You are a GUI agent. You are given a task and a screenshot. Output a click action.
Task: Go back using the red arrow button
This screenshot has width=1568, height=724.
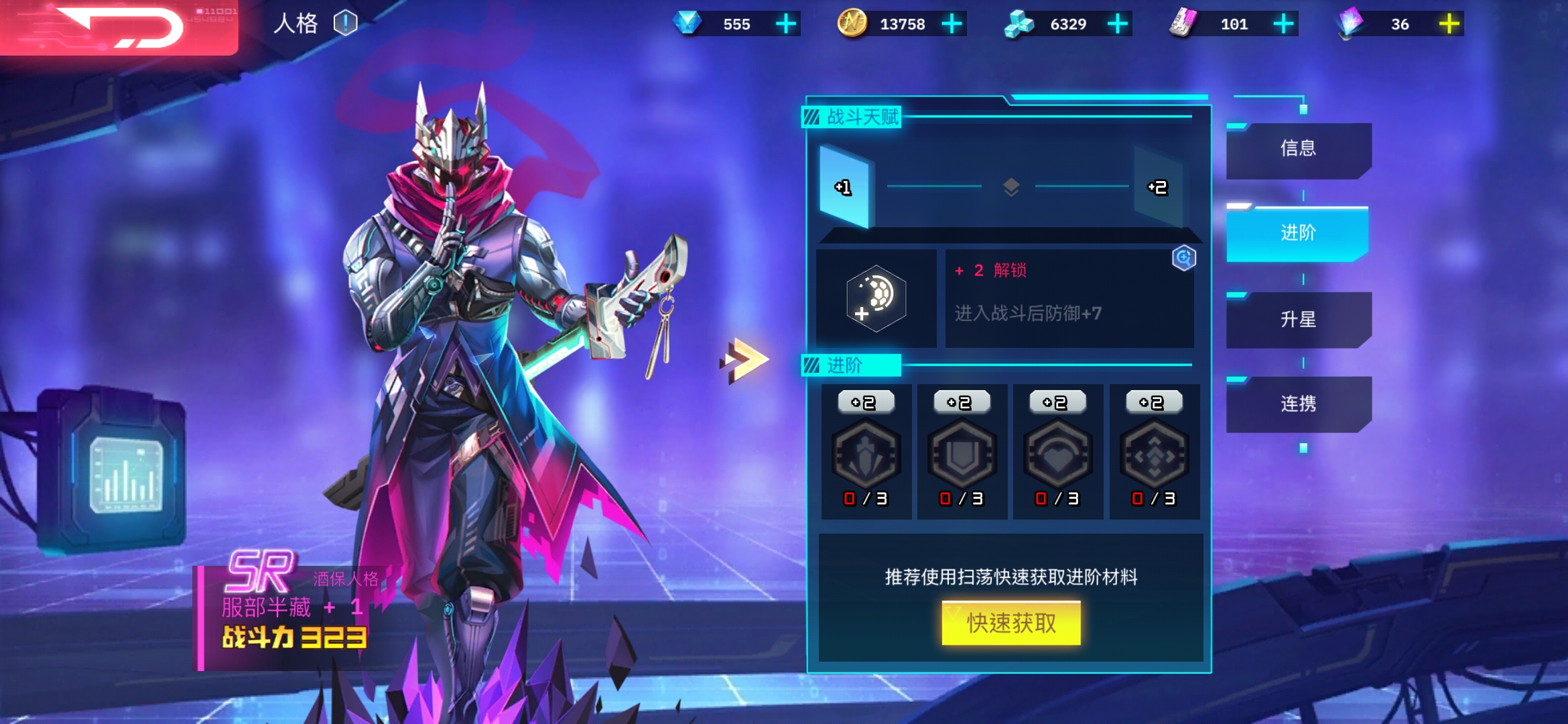click(x=119, y=28)
